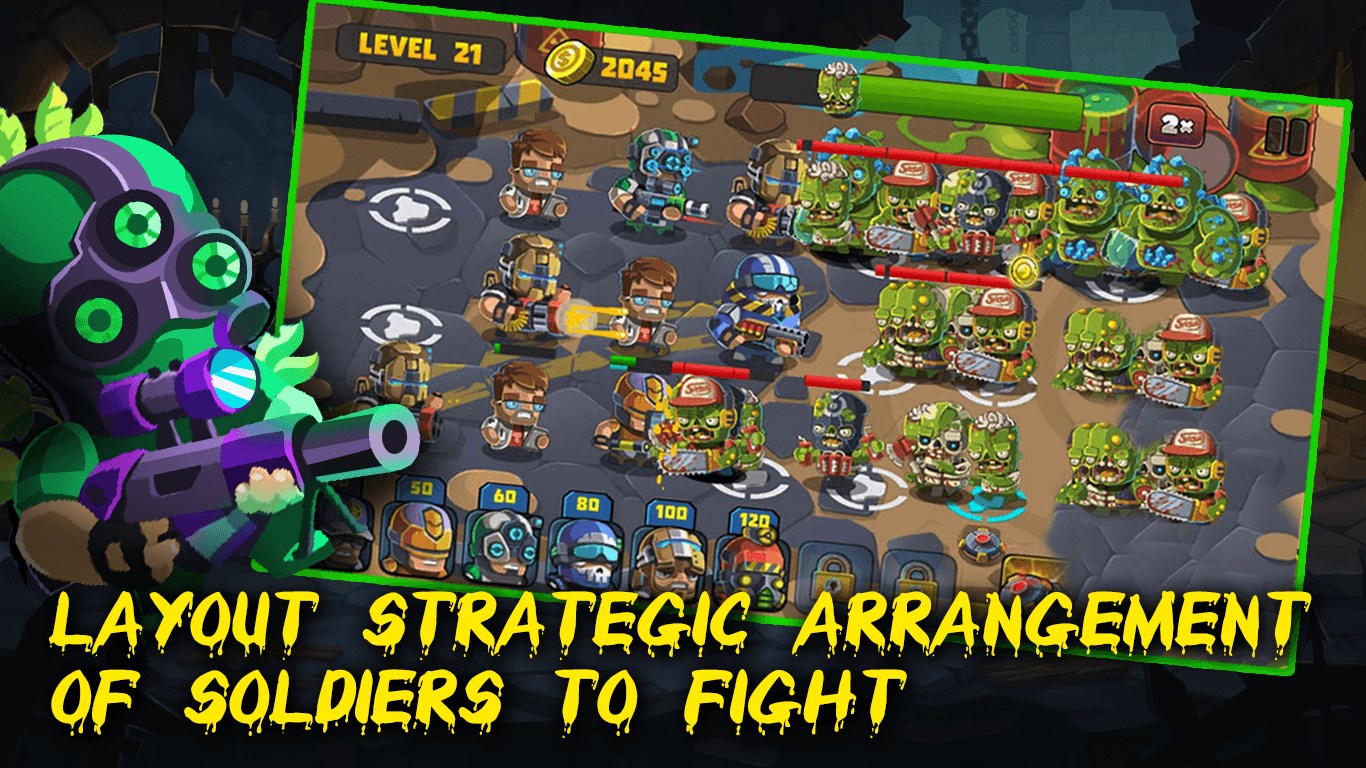The image size is (1366, 768).
Task: Collect the spinning coin on the battlefield
Action: (1024, 270)
